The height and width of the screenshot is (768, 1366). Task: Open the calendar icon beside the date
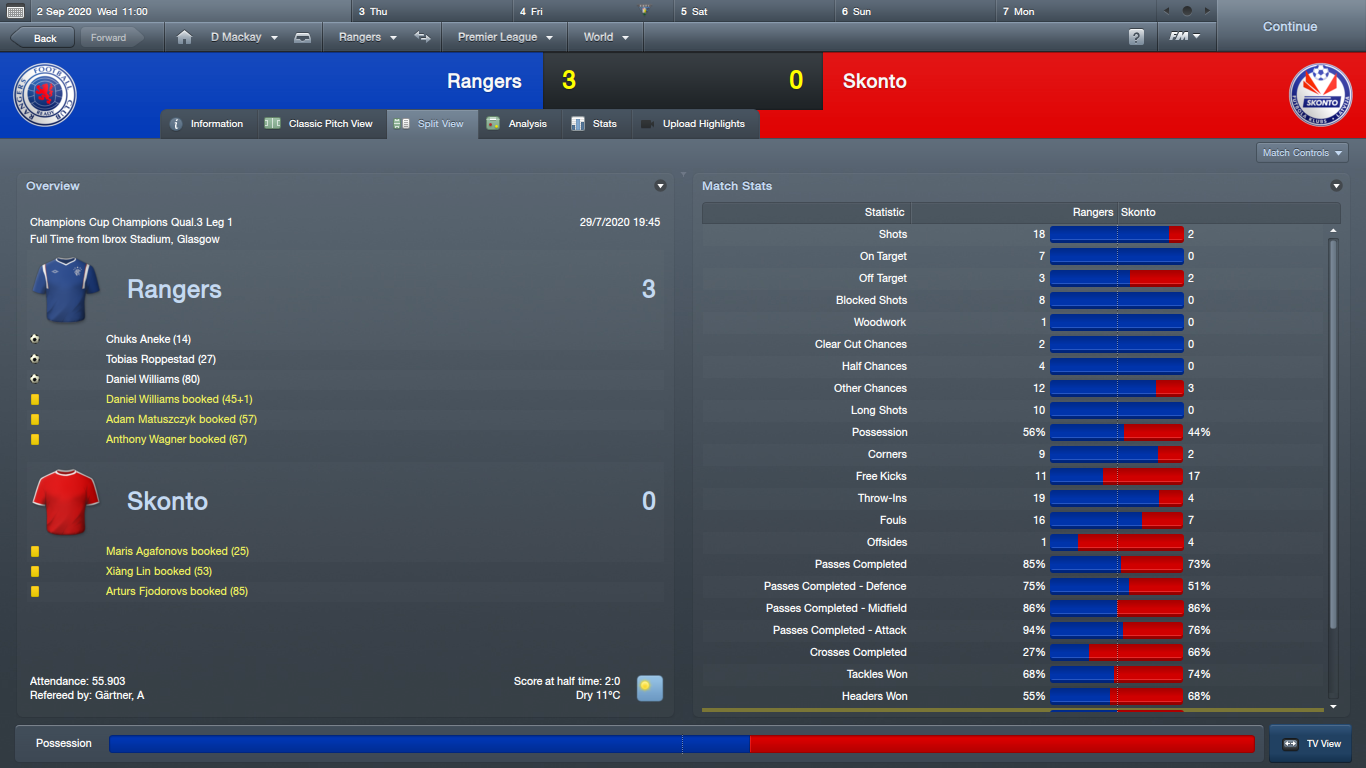[x=15, y=12]
